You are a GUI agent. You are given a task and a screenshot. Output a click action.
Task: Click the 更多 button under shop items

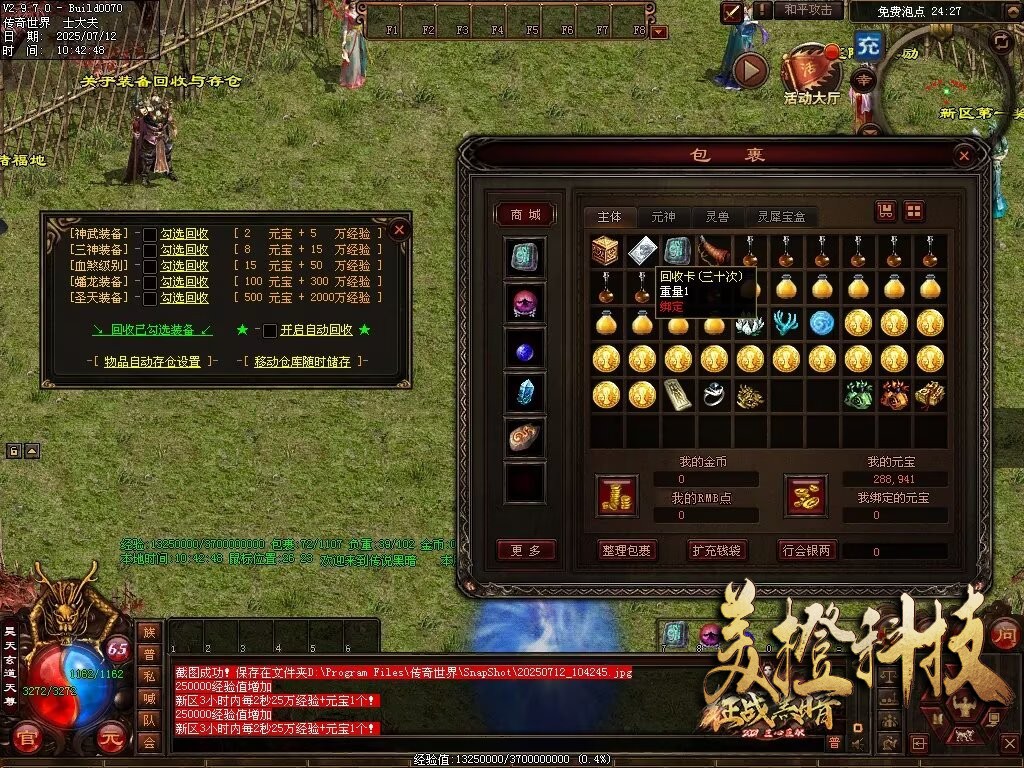(525, 550)
